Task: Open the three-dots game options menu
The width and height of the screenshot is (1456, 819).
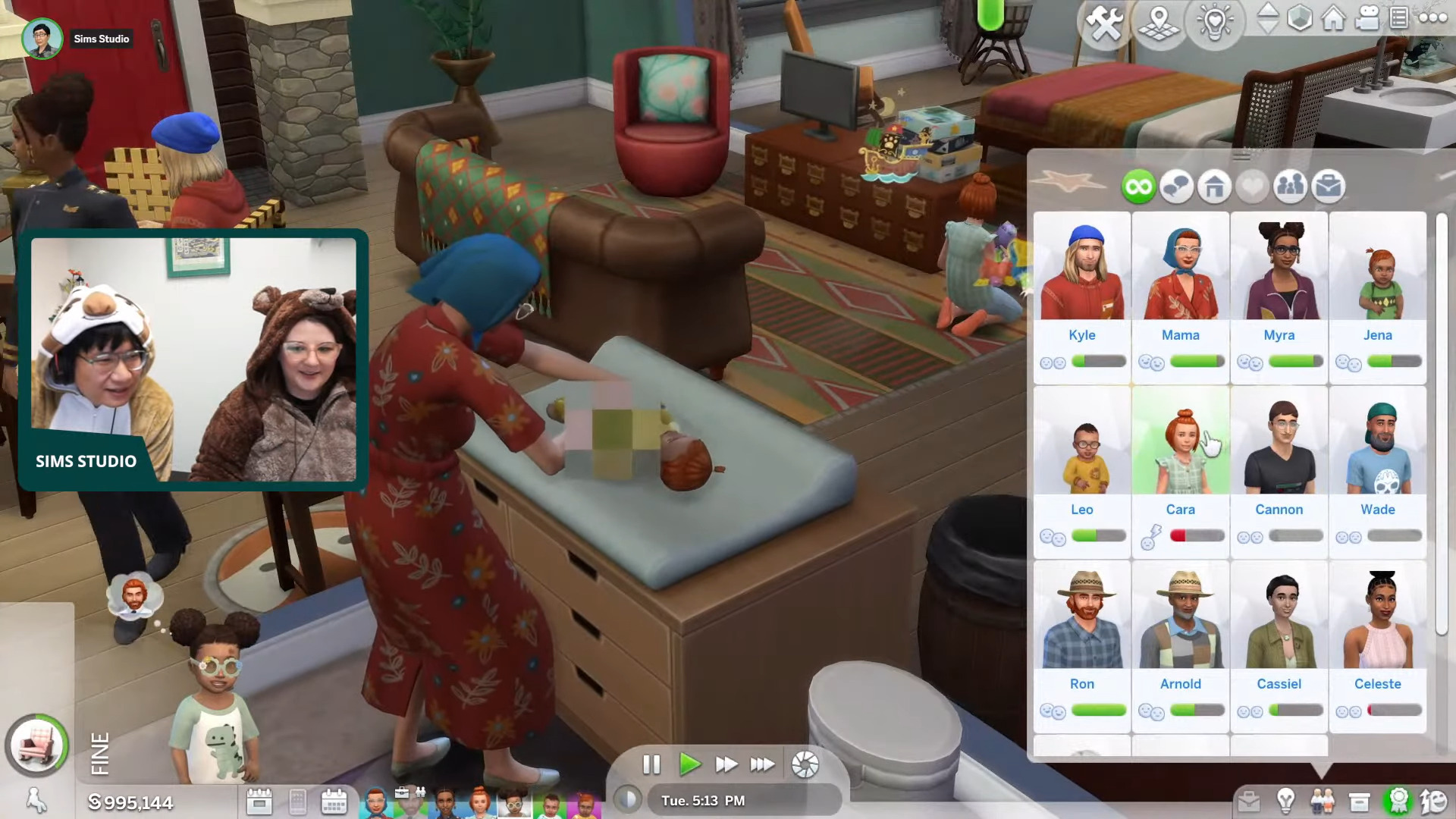Action: 1432,18
